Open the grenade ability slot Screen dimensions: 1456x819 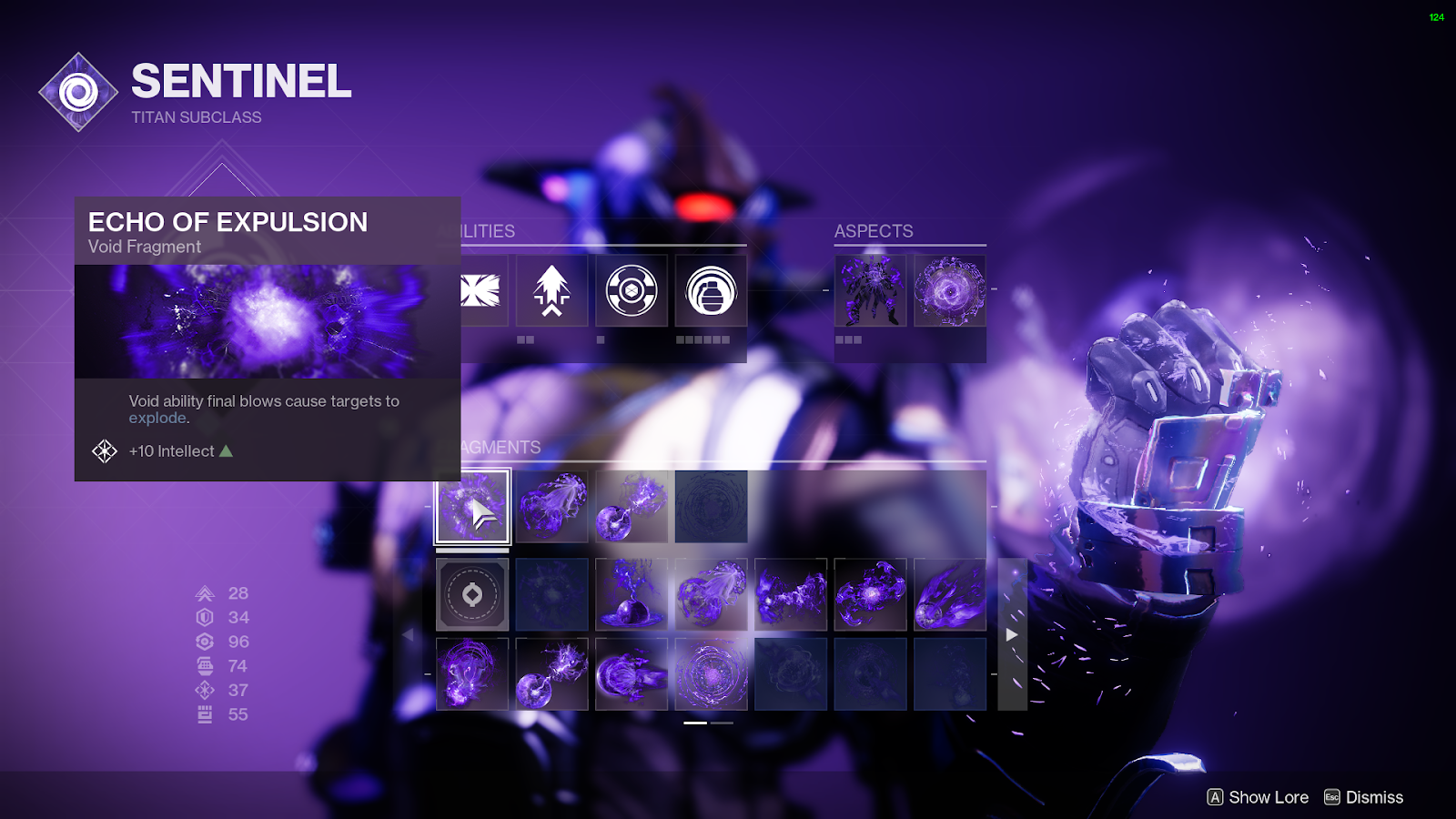coord(711,291)
